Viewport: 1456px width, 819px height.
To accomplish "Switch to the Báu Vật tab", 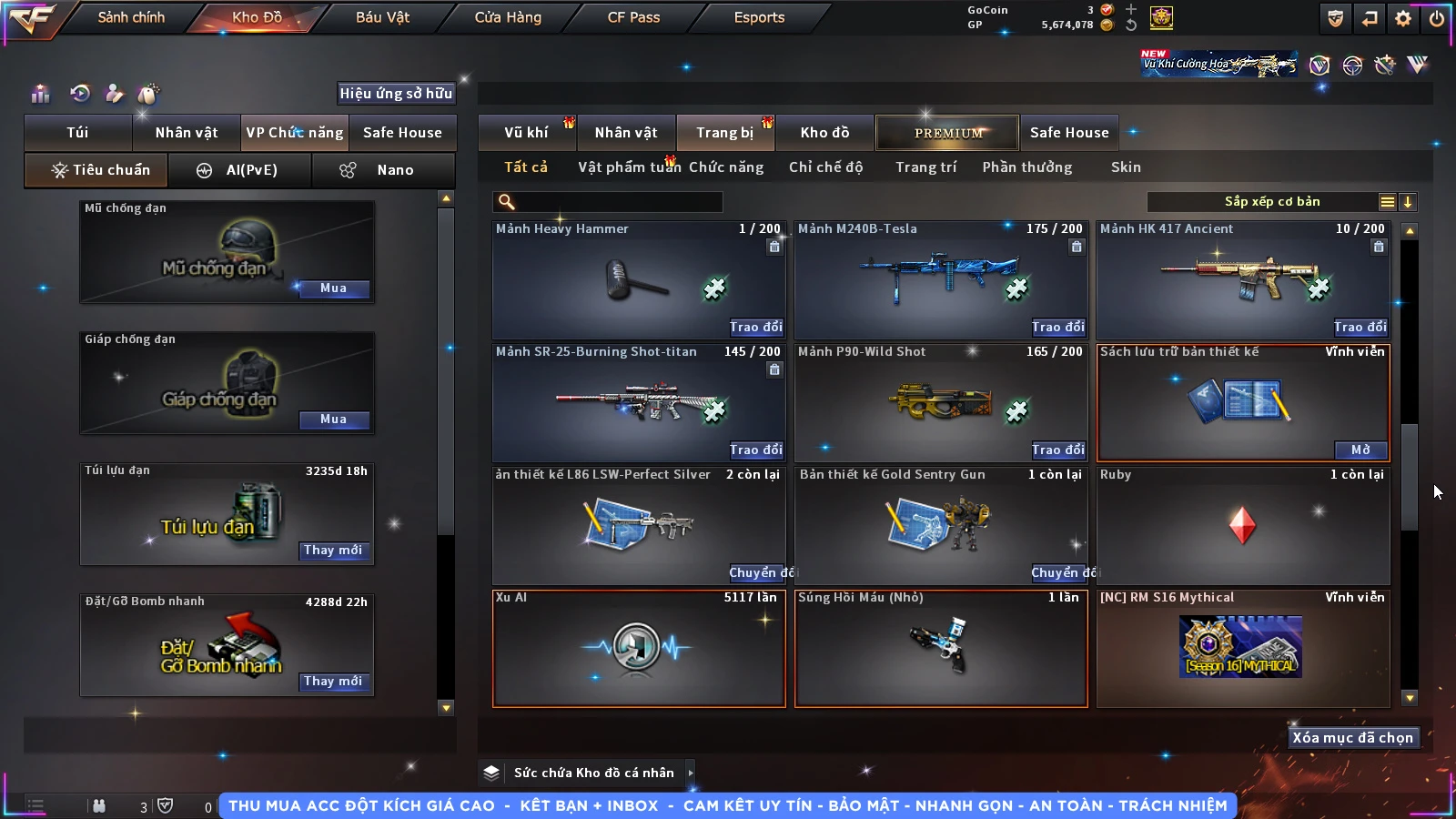I will point(382,17).
